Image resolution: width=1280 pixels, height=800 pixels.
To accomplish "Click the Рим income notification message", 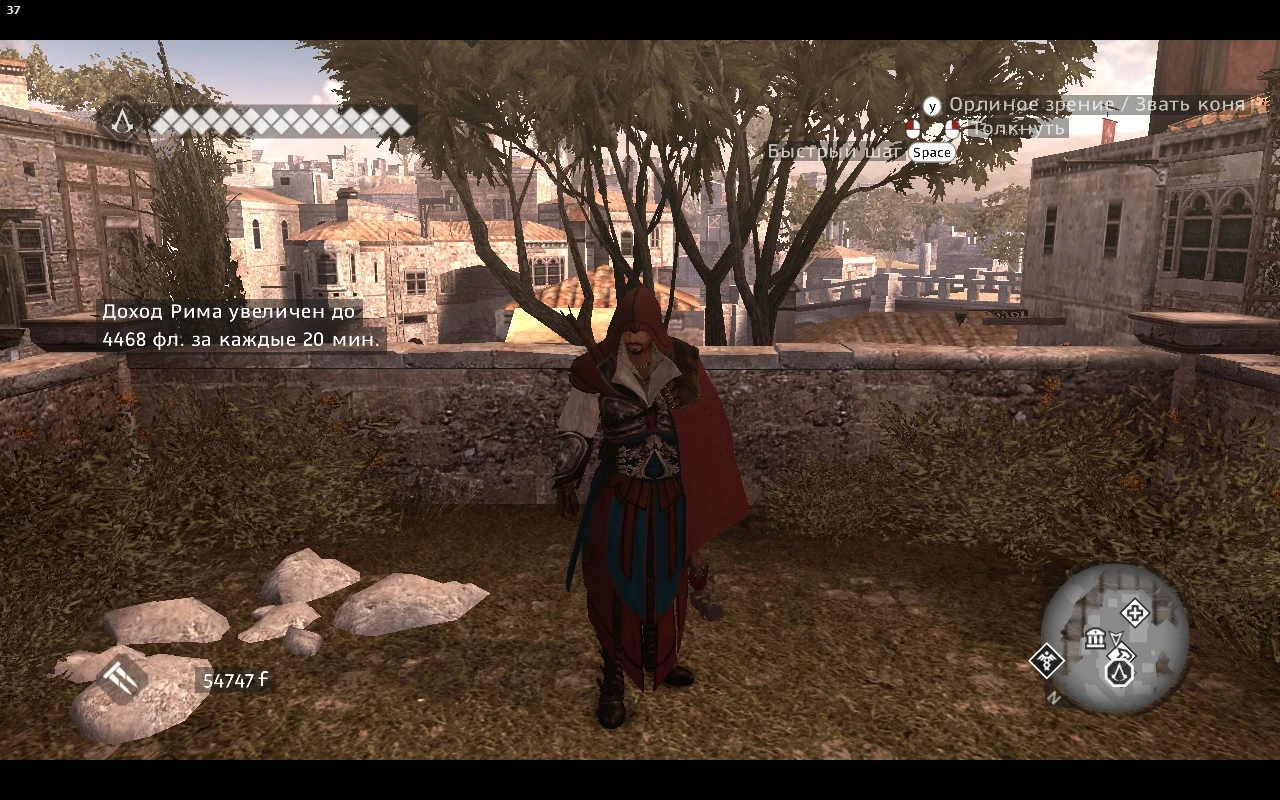I will coord(237,325).
